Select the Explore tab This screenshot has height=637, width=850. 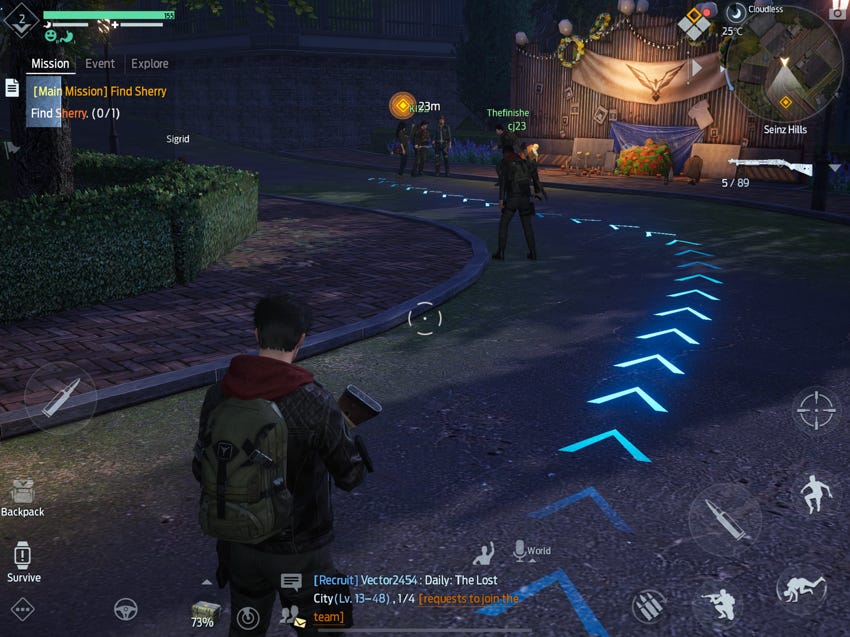coord(150,63)
